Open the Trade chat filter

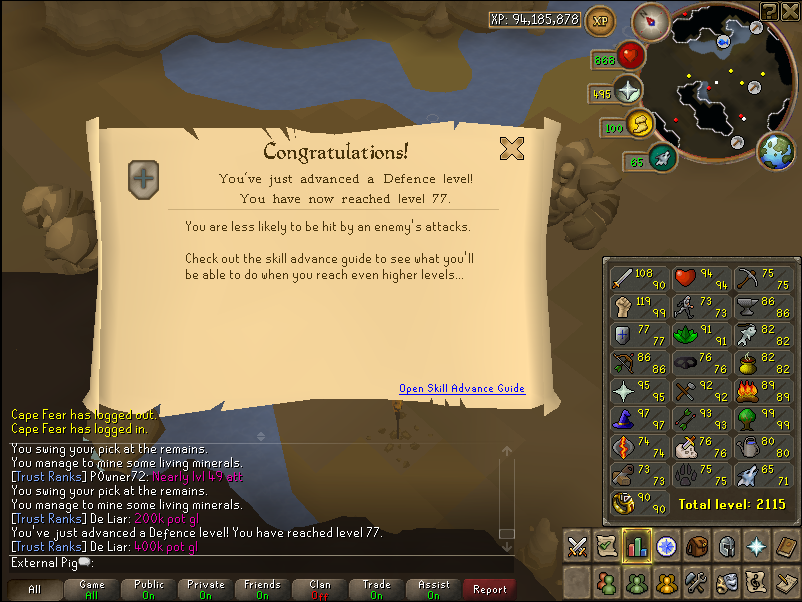click(x=377, y=589)
